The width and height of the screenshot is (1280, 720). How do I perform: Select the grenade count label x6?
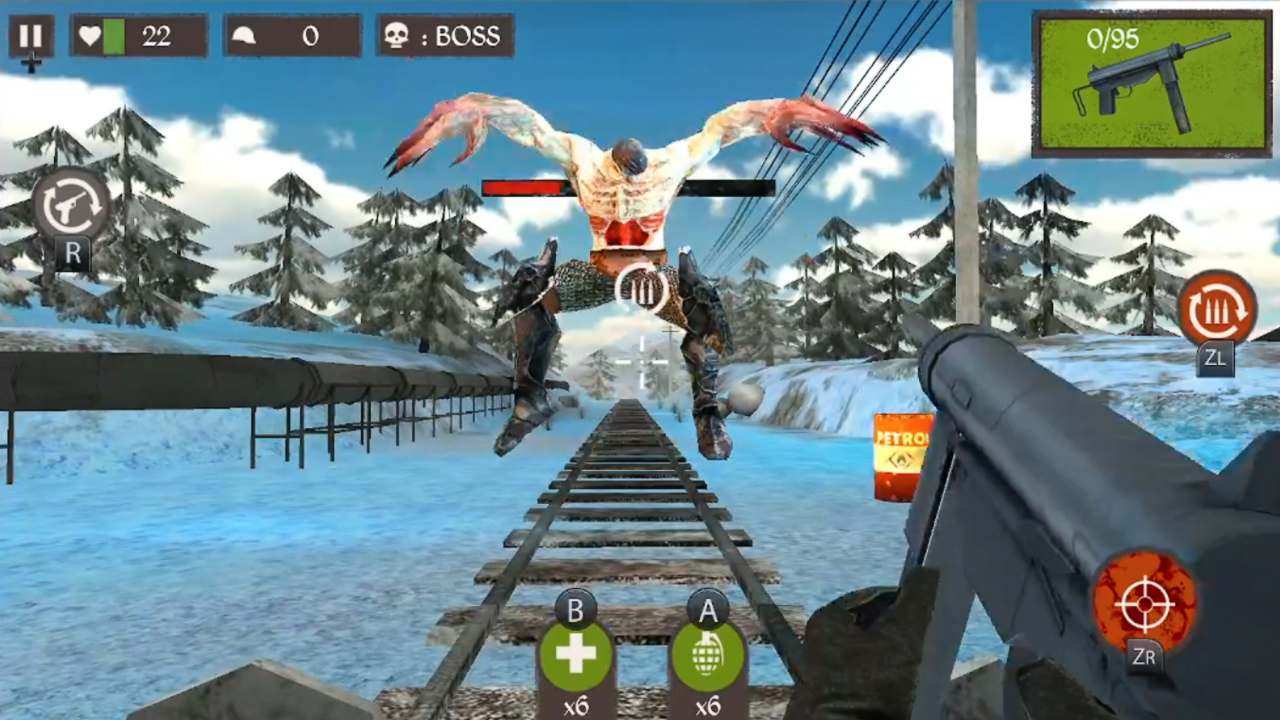[x=709, y=706]
